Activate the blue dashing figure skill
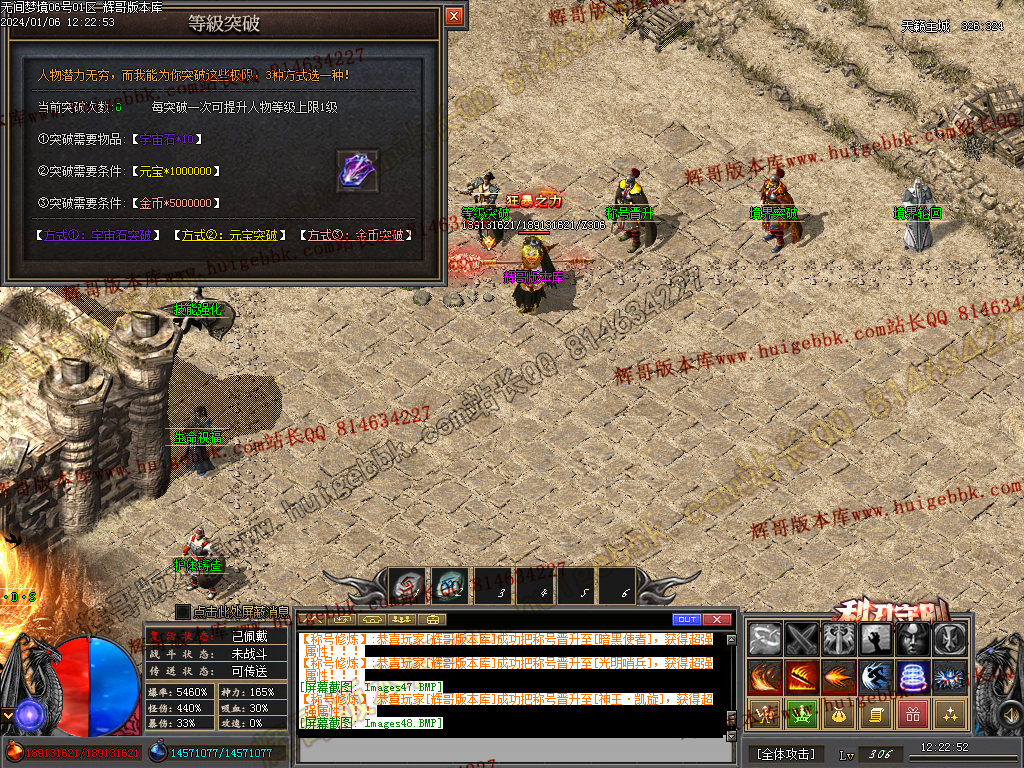Viewport: 1024px width, 768px height. (x=876, y=677)
